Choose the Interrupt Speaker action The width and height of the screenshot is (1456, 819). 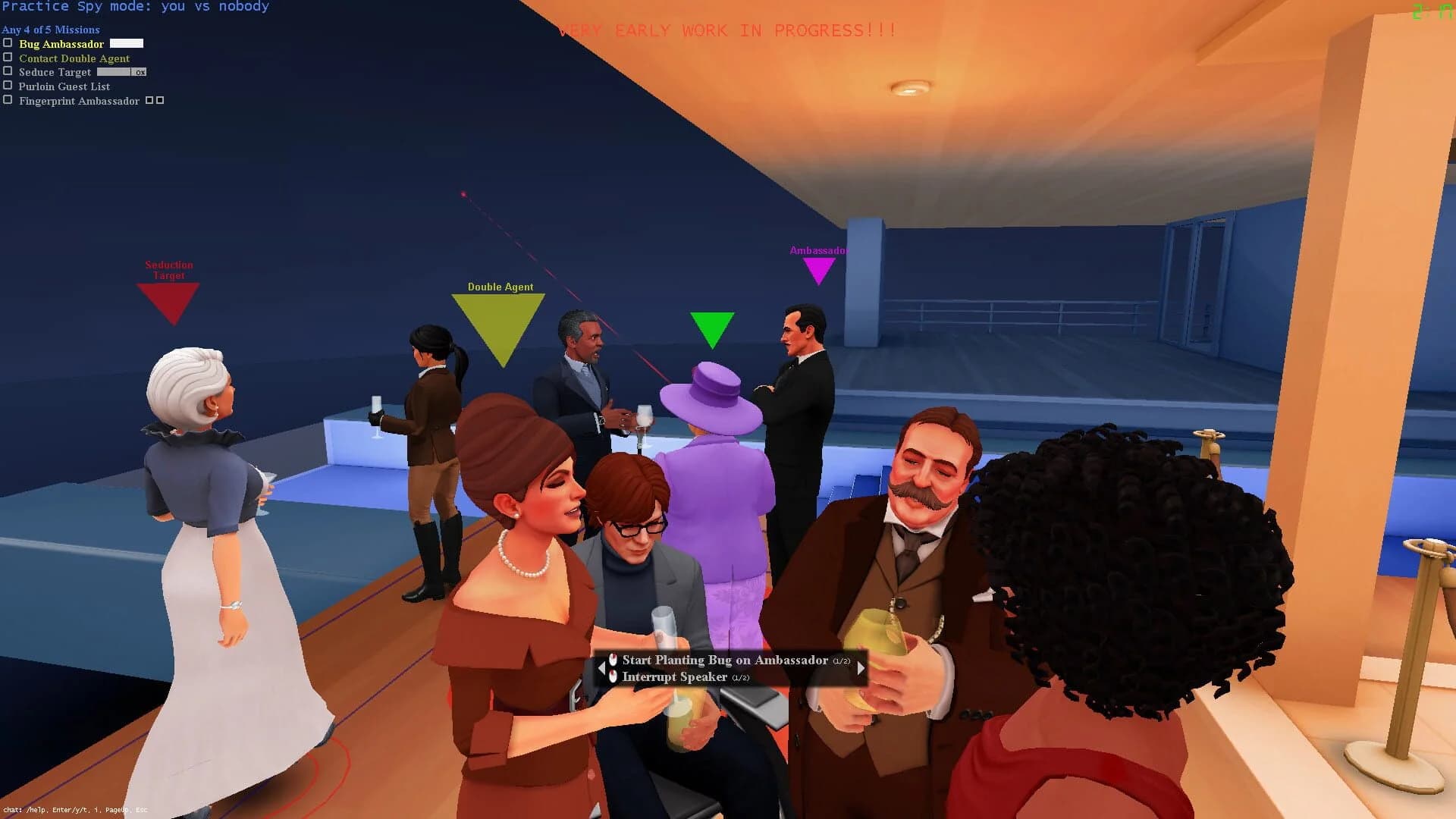(673, 676)
